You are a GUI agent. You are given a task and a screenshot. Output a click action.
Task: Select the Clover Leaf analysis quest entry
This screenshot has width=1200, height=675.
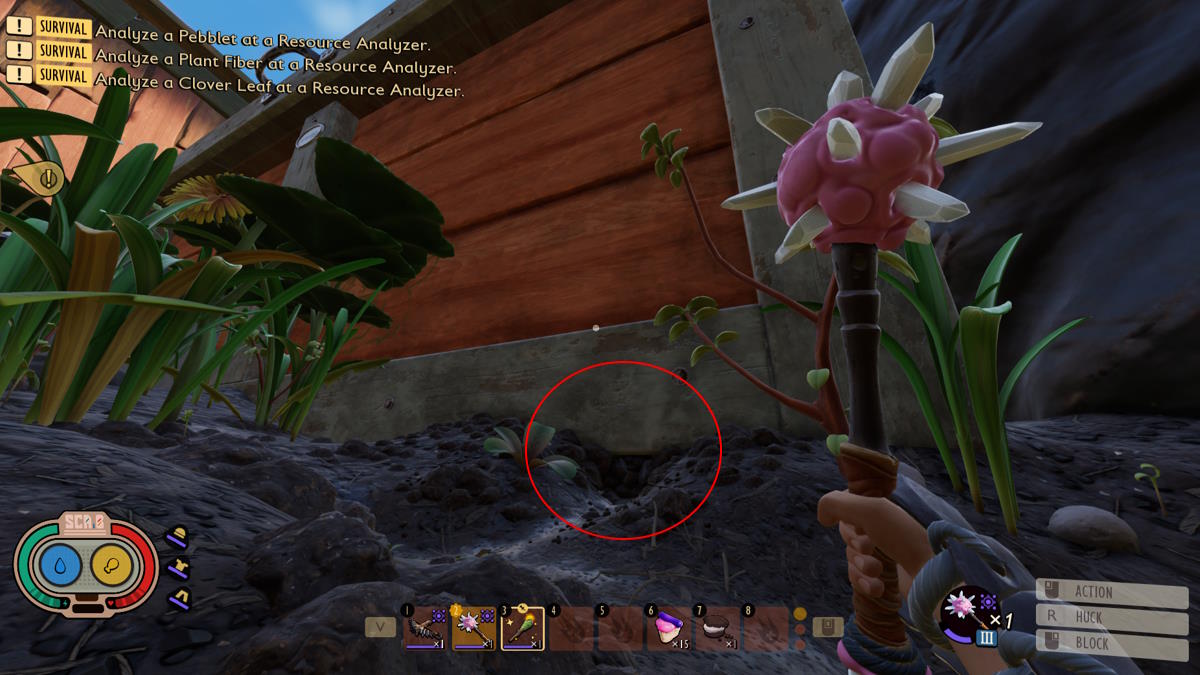coord(279,89)
